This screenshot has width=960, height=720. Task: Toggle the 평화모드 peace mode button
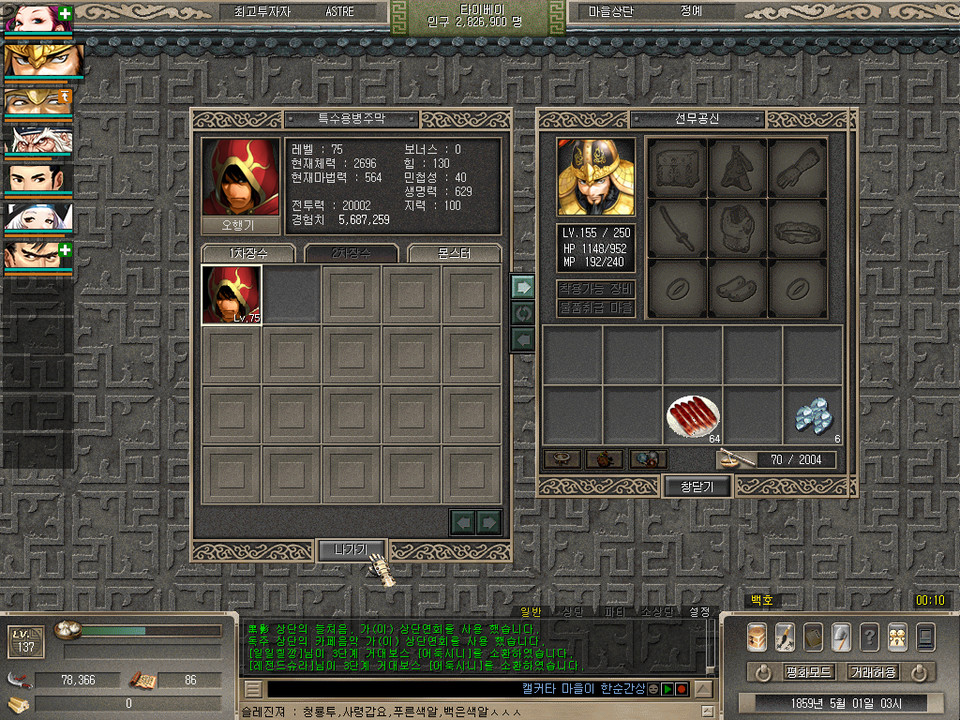[x=808, y=672]
